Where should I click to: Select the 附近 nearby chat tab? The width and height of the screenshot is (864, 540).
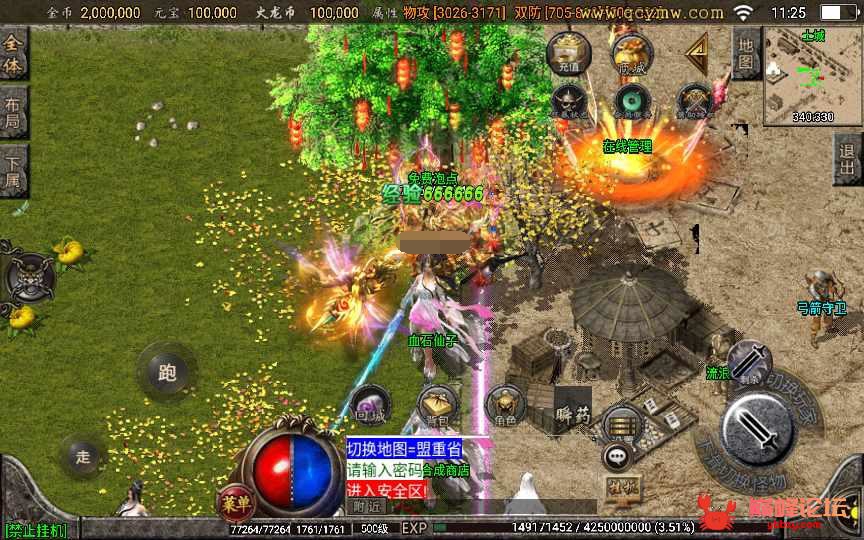point(367,506)
